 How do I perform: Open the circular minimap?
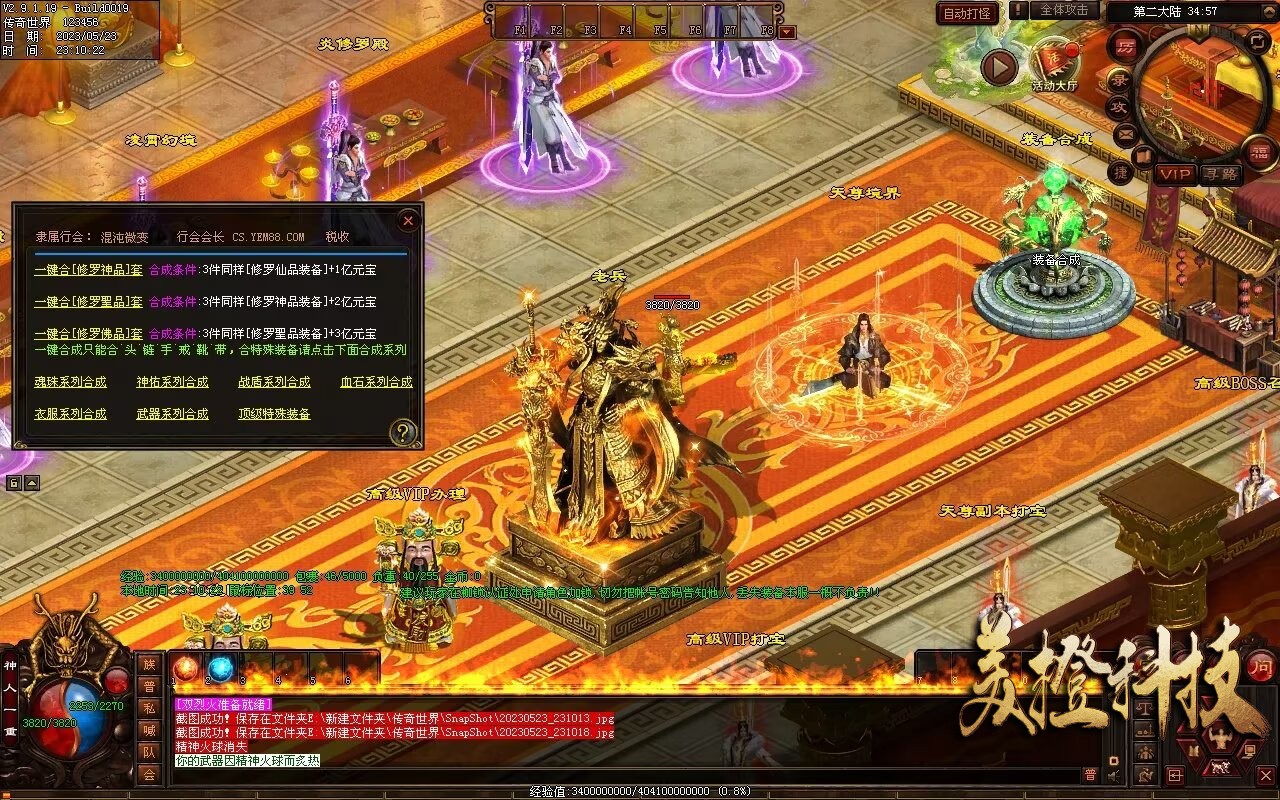[x=1202, y=95]
